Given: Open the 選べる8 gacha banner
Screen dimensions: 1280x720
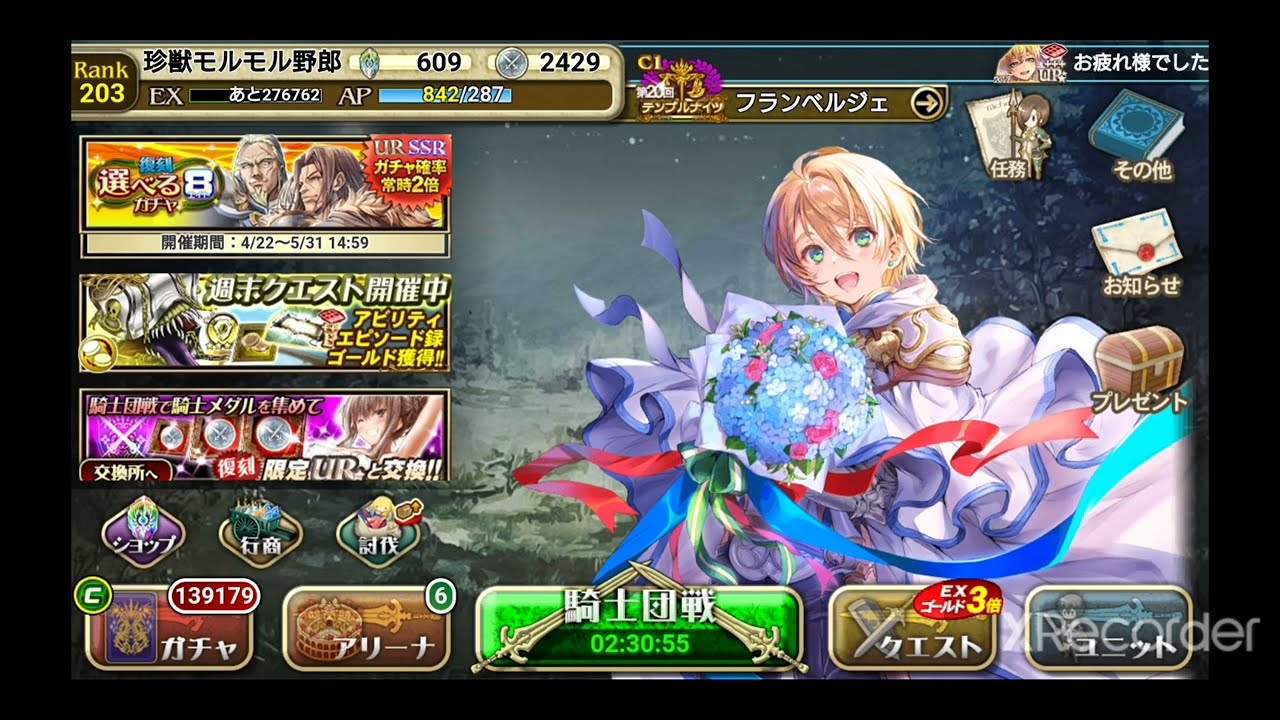Looking at the screenshot, I should (x=265, y=185).
